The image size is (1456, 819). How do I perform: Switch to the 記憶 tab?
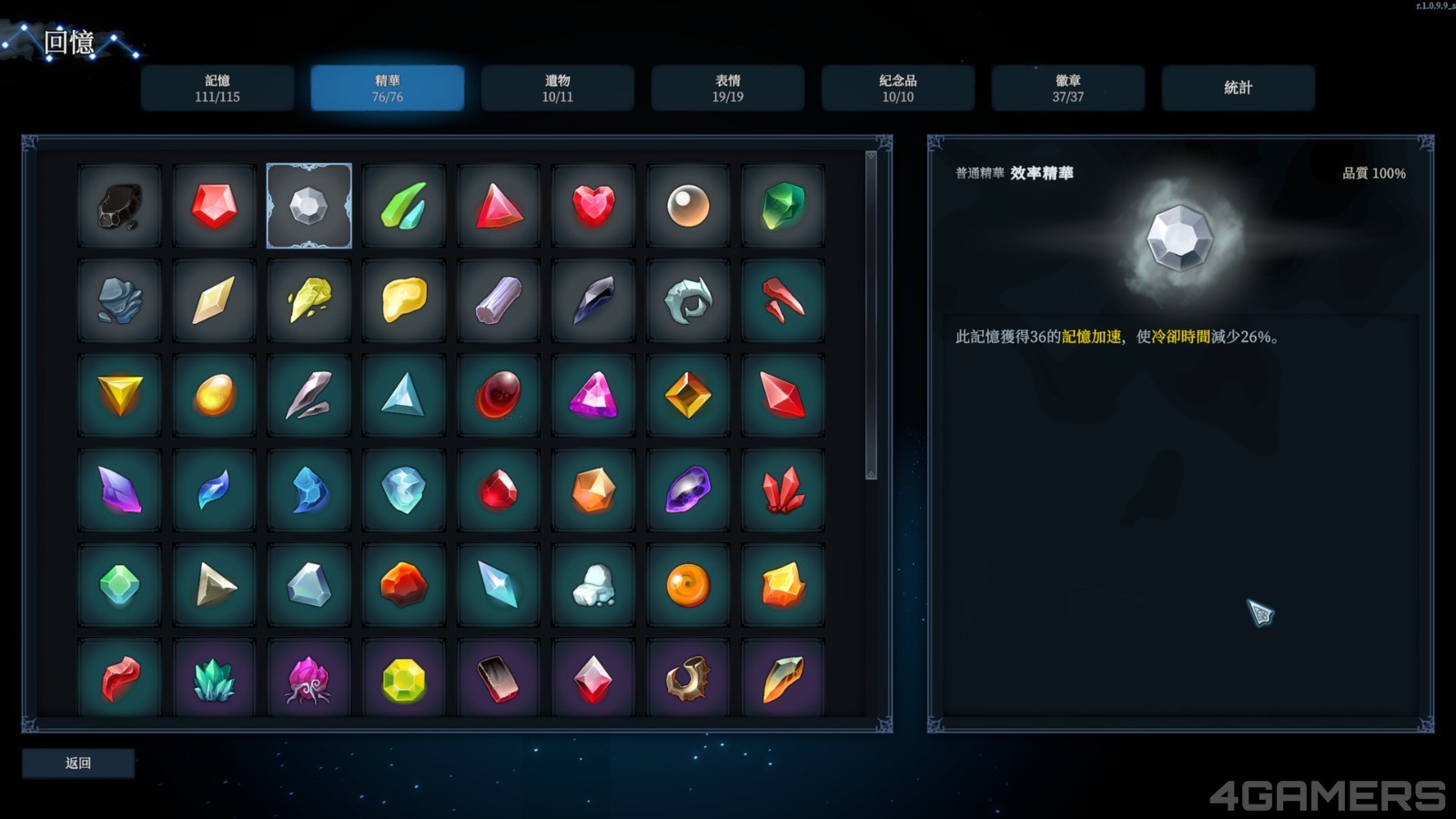coord(217,88)
